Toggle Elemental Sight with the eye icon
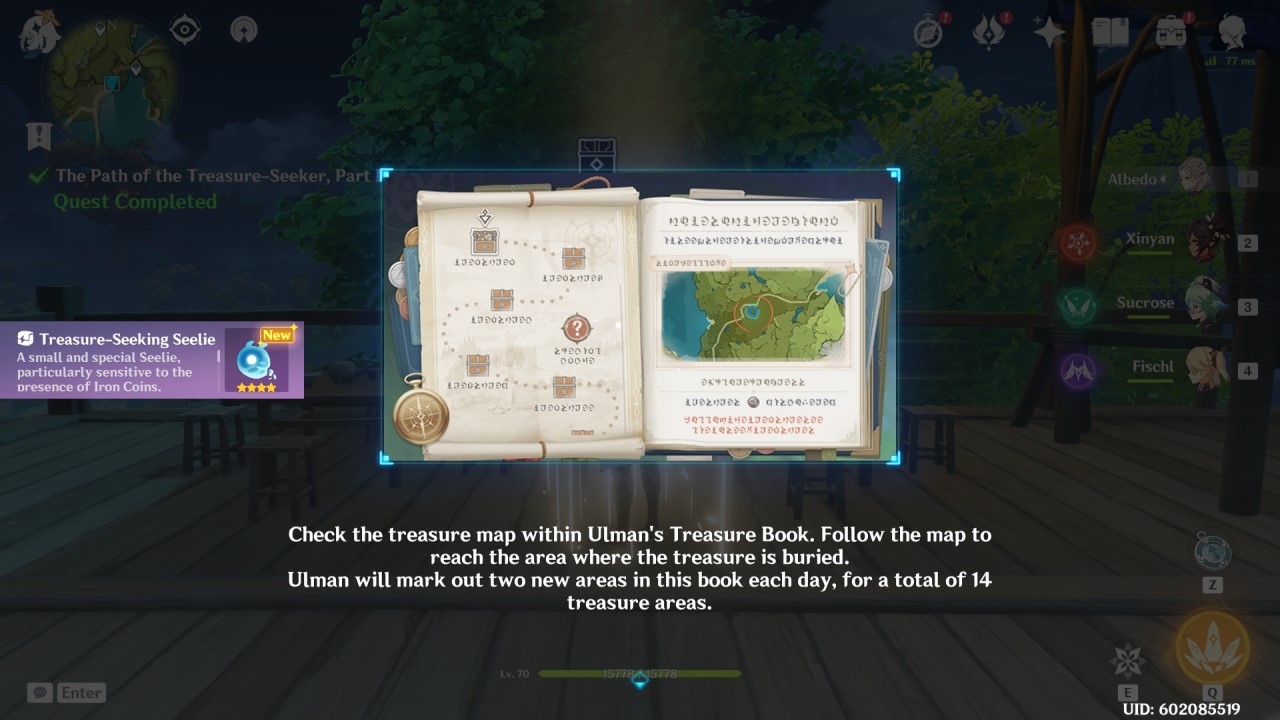The height and width of the screenshot is (720, 1280). (x=186, y=30)
